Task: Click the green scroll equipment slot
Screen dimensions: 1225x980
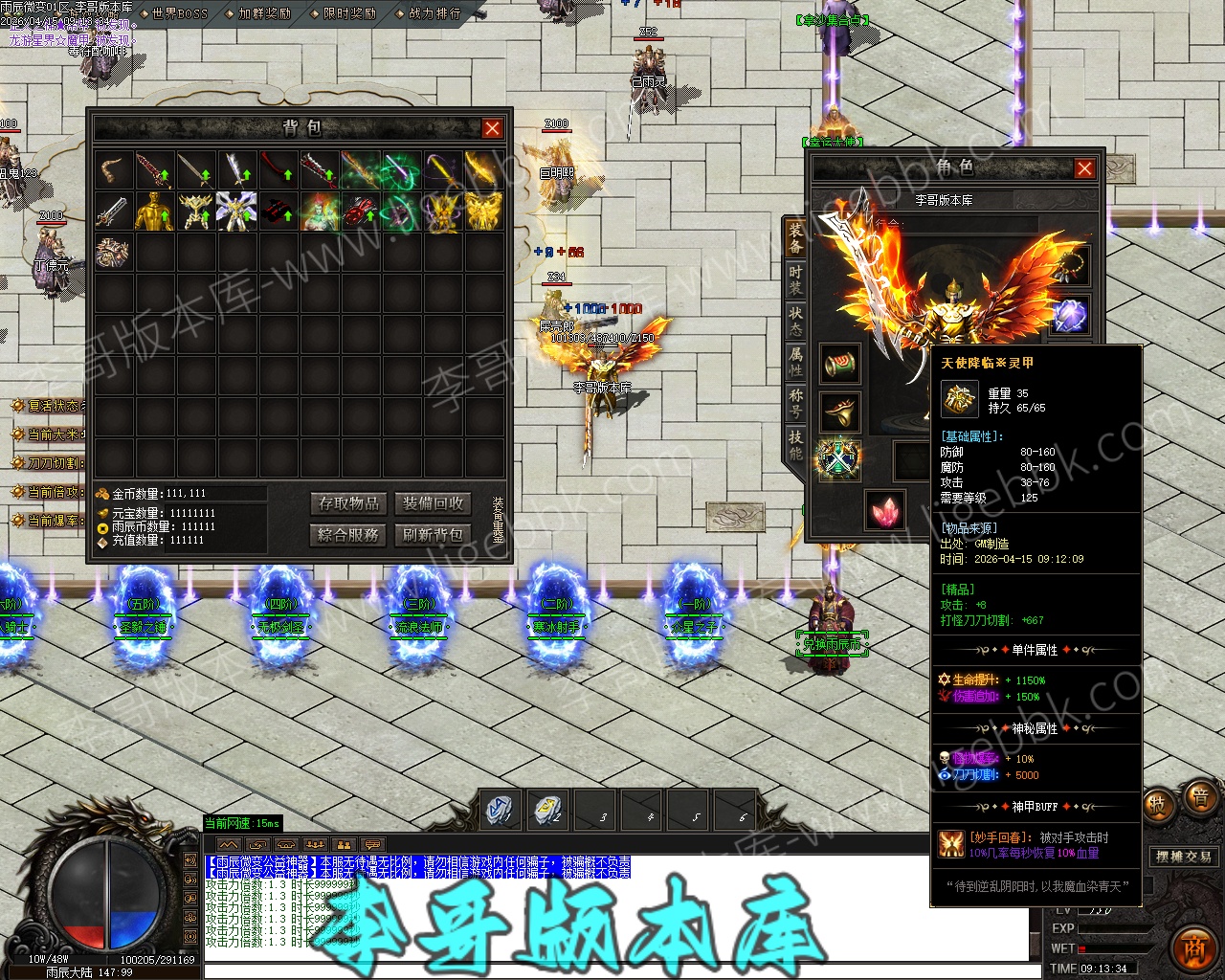Action: pyautogui.click(x=840, y=364)
